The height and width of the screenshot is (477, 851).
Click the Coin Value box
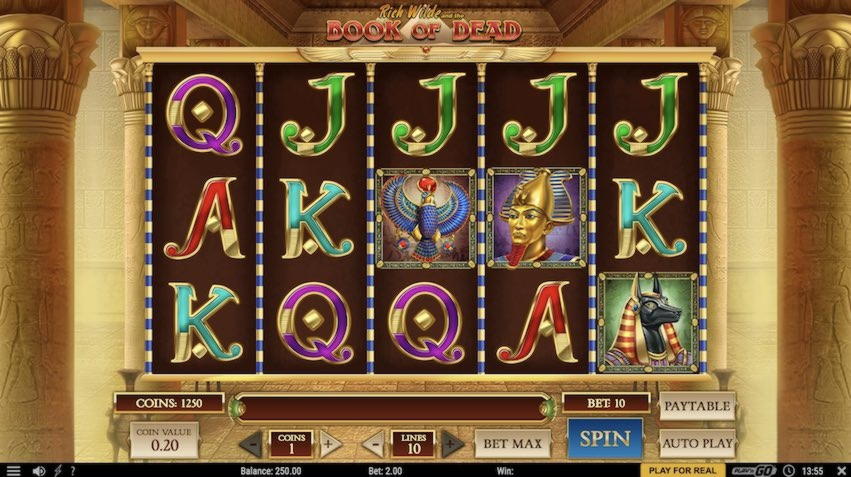pos(164,440)
